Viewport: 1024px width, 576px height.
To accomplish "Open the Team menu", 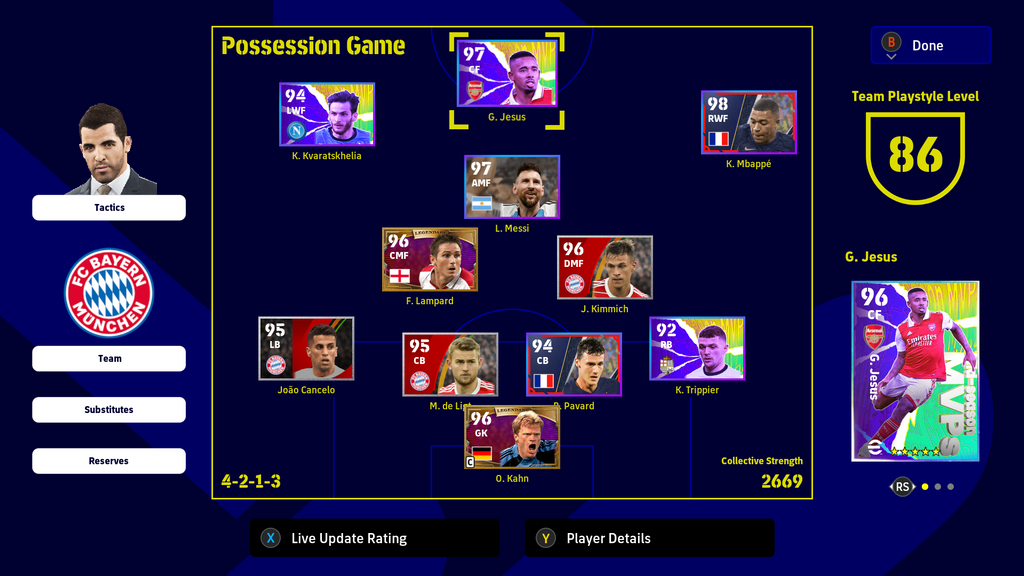I will point(109,359).
